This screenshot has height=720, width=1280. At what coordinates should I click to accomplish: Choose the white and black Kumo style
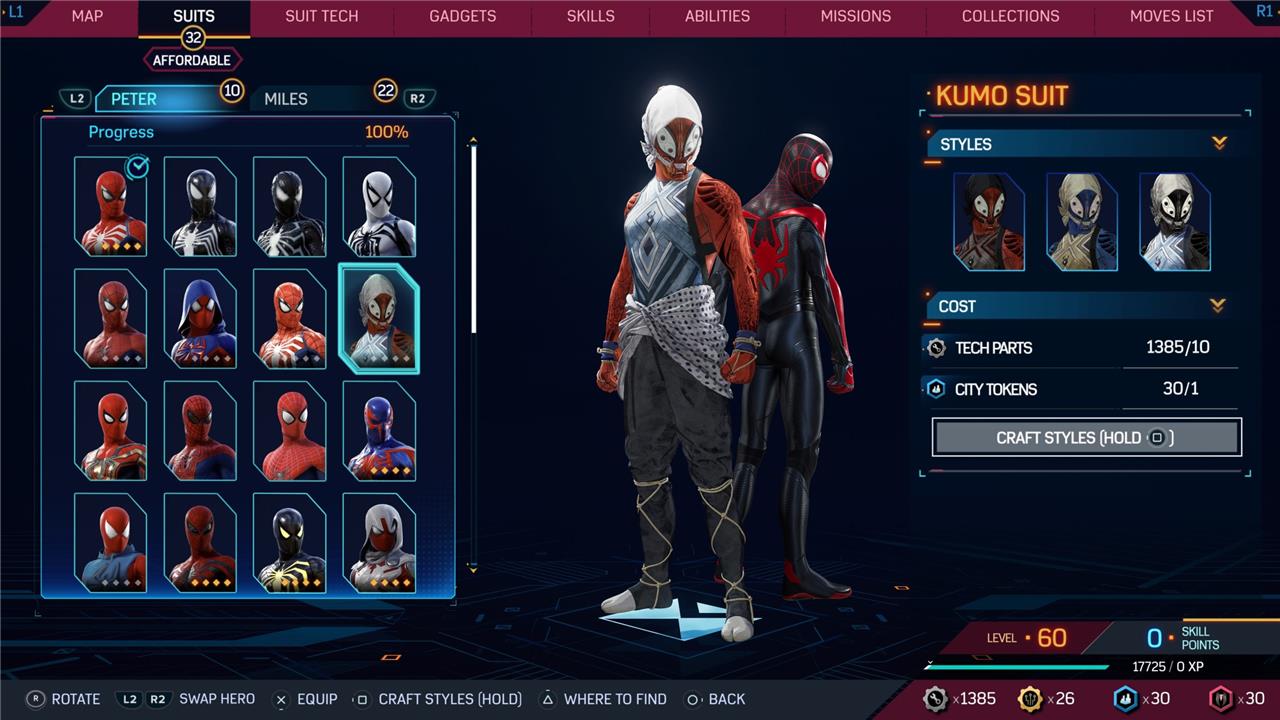(x=1175, y=222)
